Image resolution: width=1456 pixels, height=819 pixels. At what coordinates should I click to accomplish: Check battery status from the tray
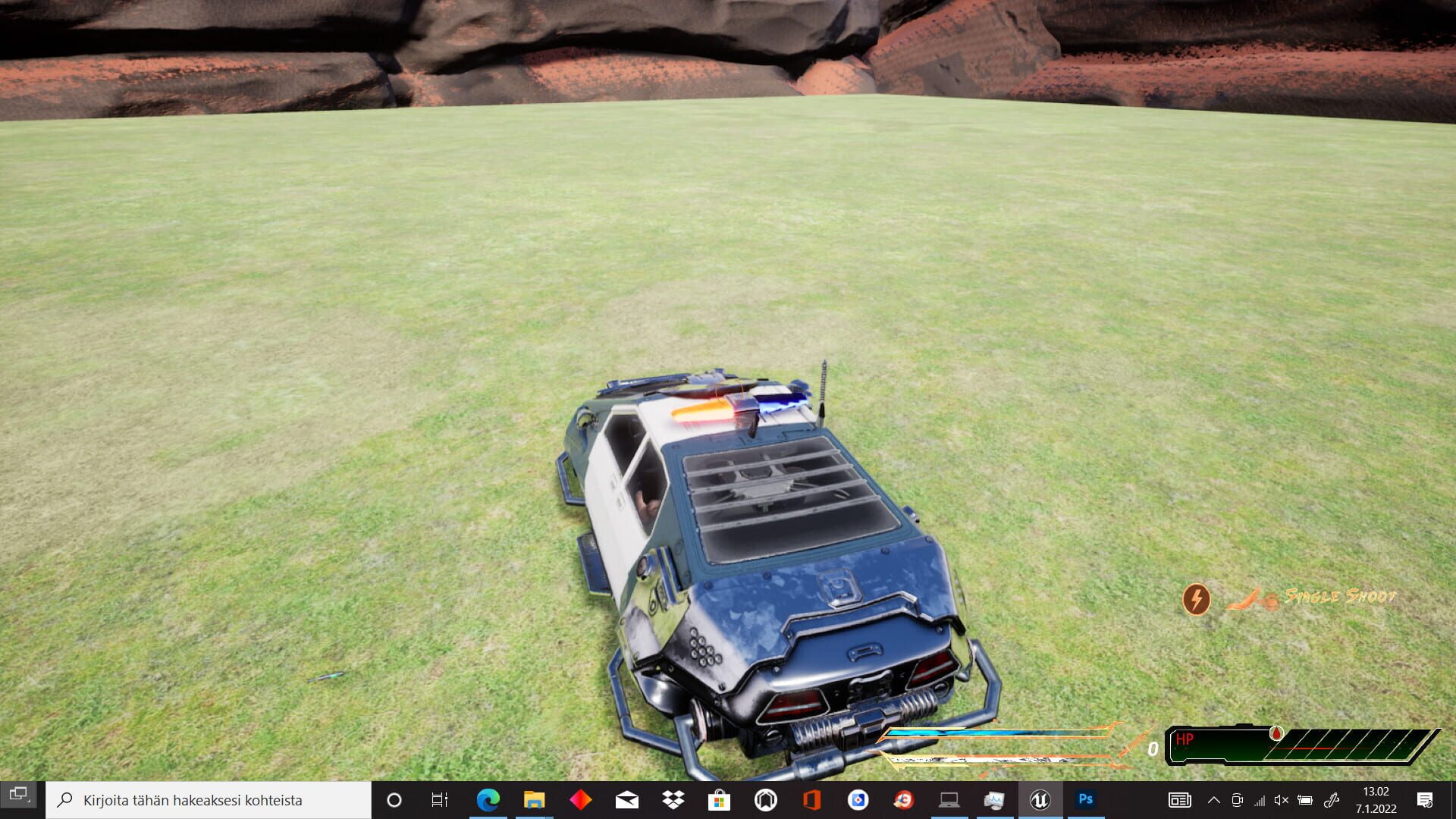pyautogui.click(x=1305, y=800)
